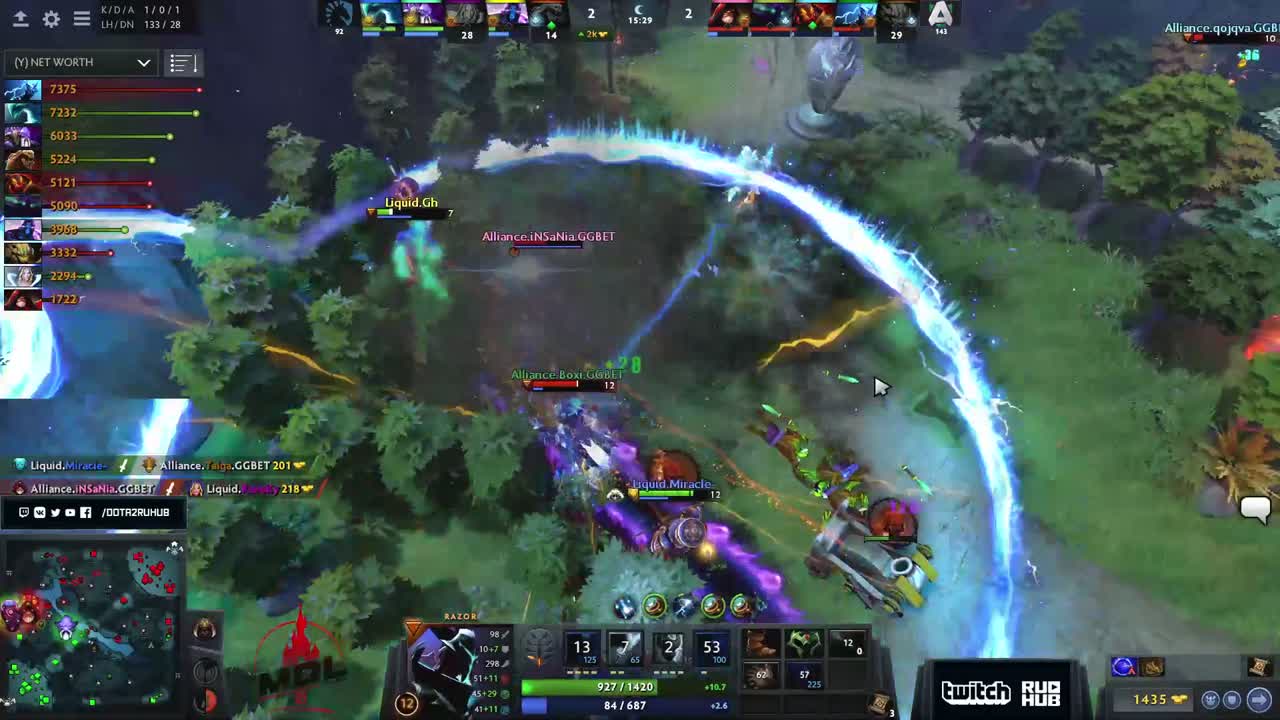Open the game clock panel at top center
The height and width of the screenshot is (720, 1280).
click(640, 17)
